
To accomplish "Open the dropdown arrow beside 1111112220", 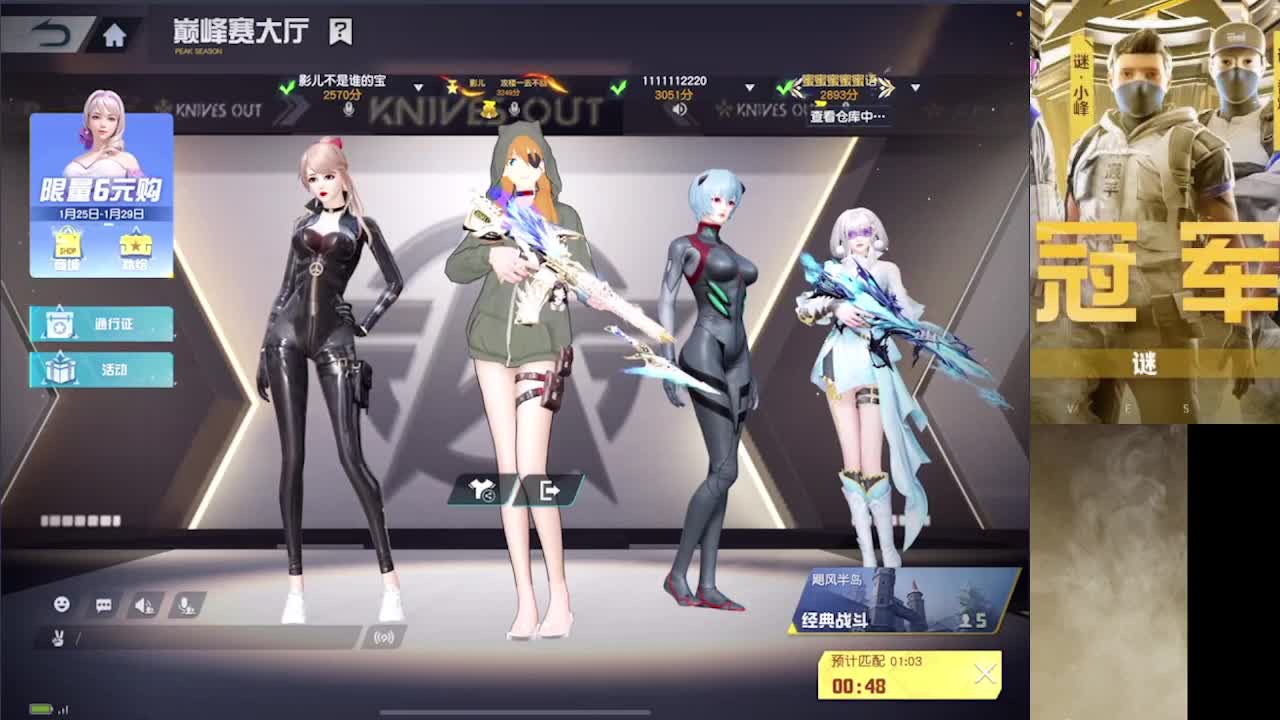I will [748, 88].
